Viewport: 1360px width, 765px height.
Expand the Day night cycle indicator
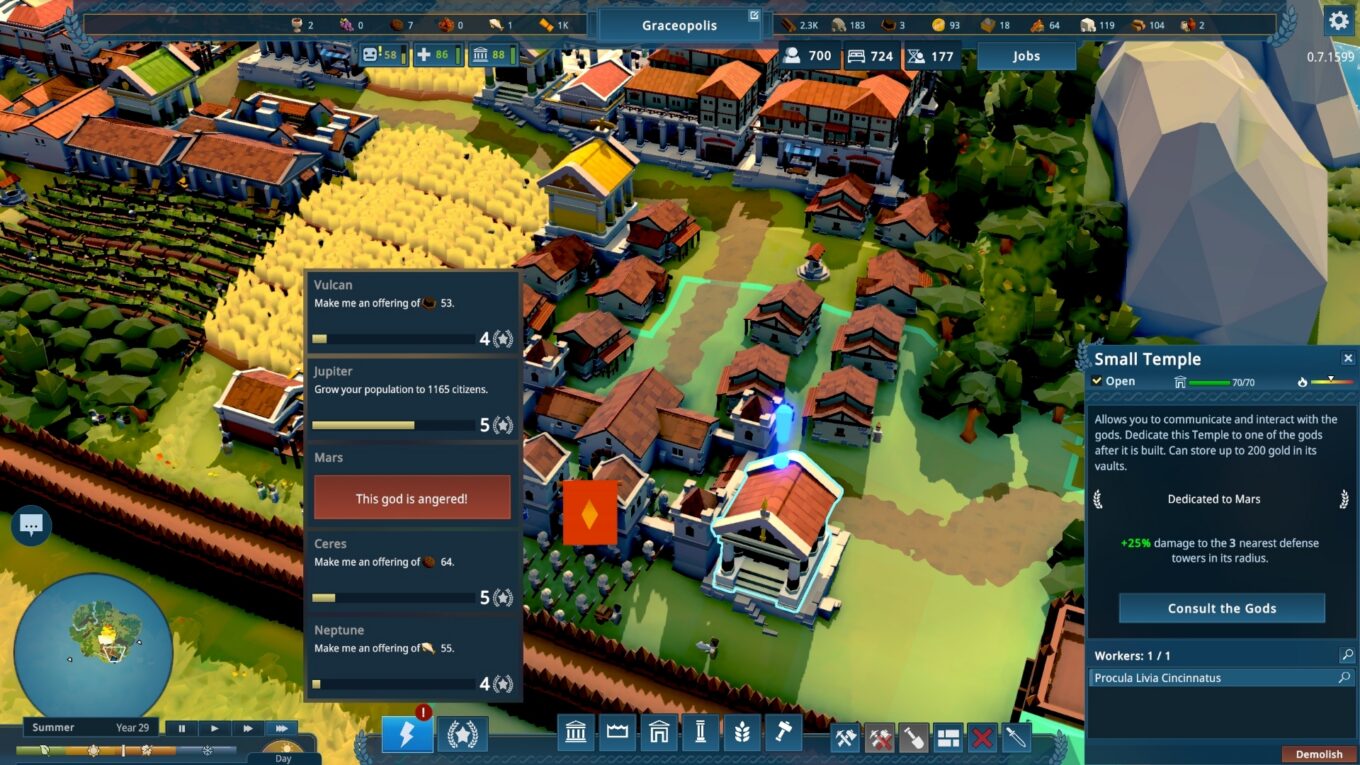(284, 752)
